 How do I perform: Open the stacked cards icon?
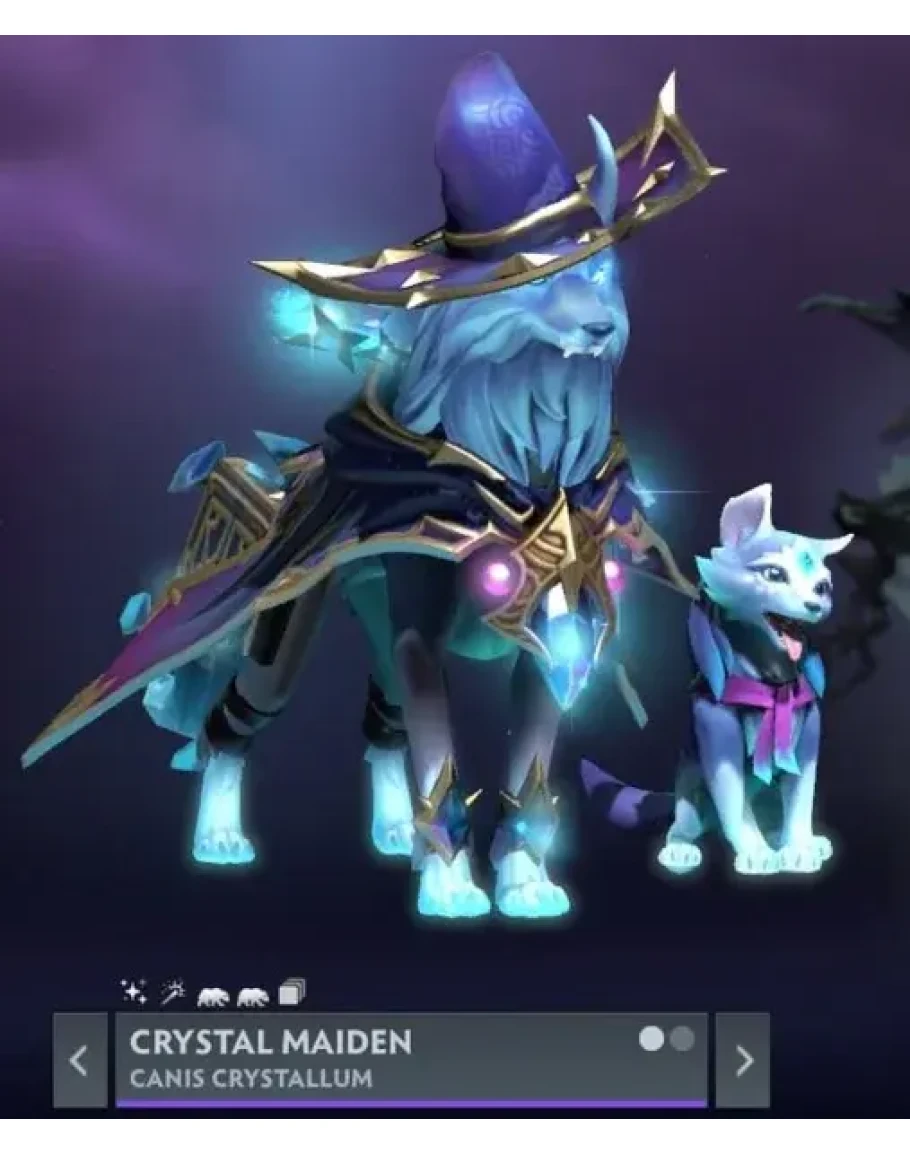pyautogui.click(x=291, y=993)
